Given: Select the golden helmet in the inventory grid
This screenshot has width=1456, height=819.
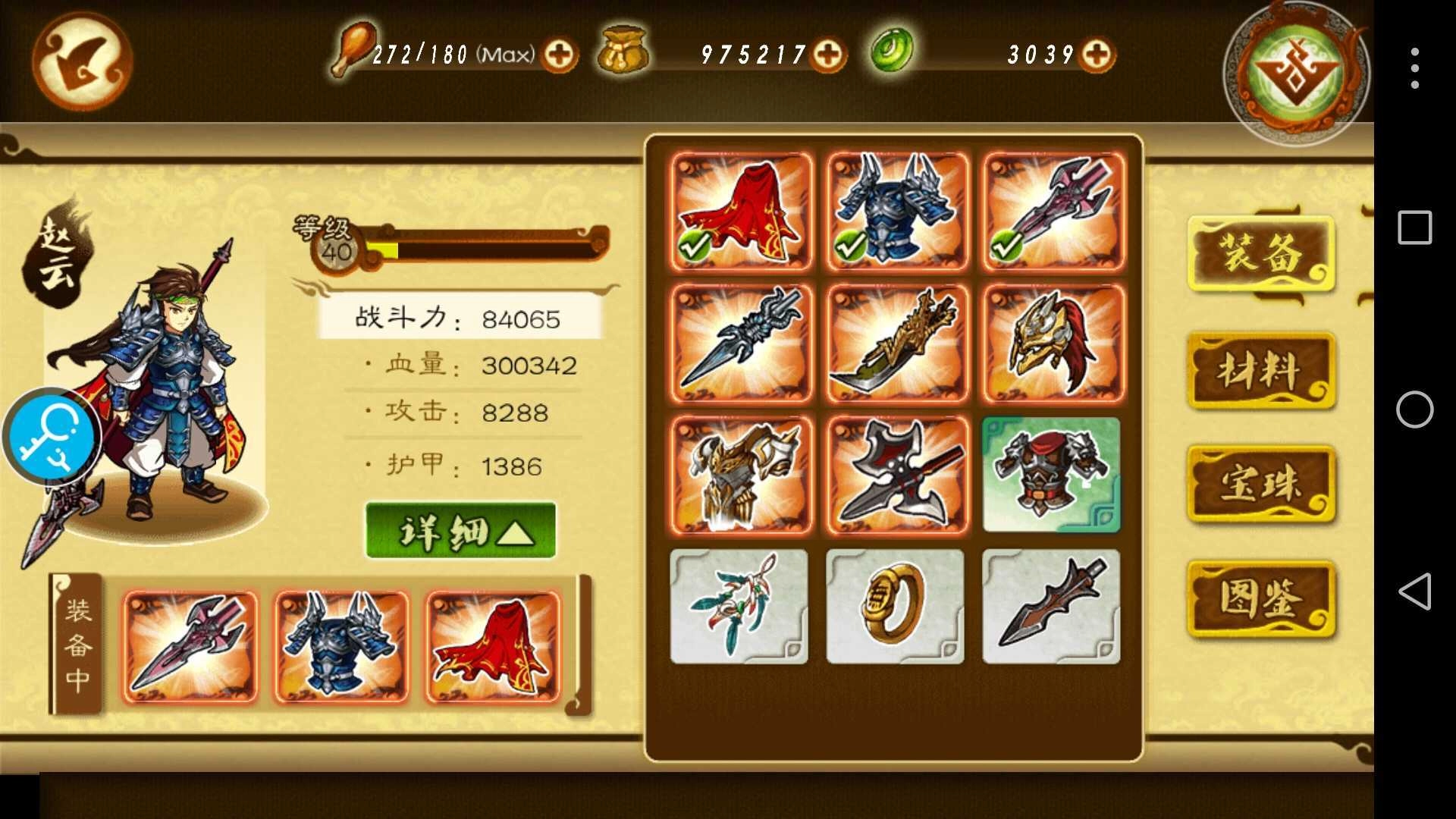Looking at the screenshot, I should click(1050, 344).
